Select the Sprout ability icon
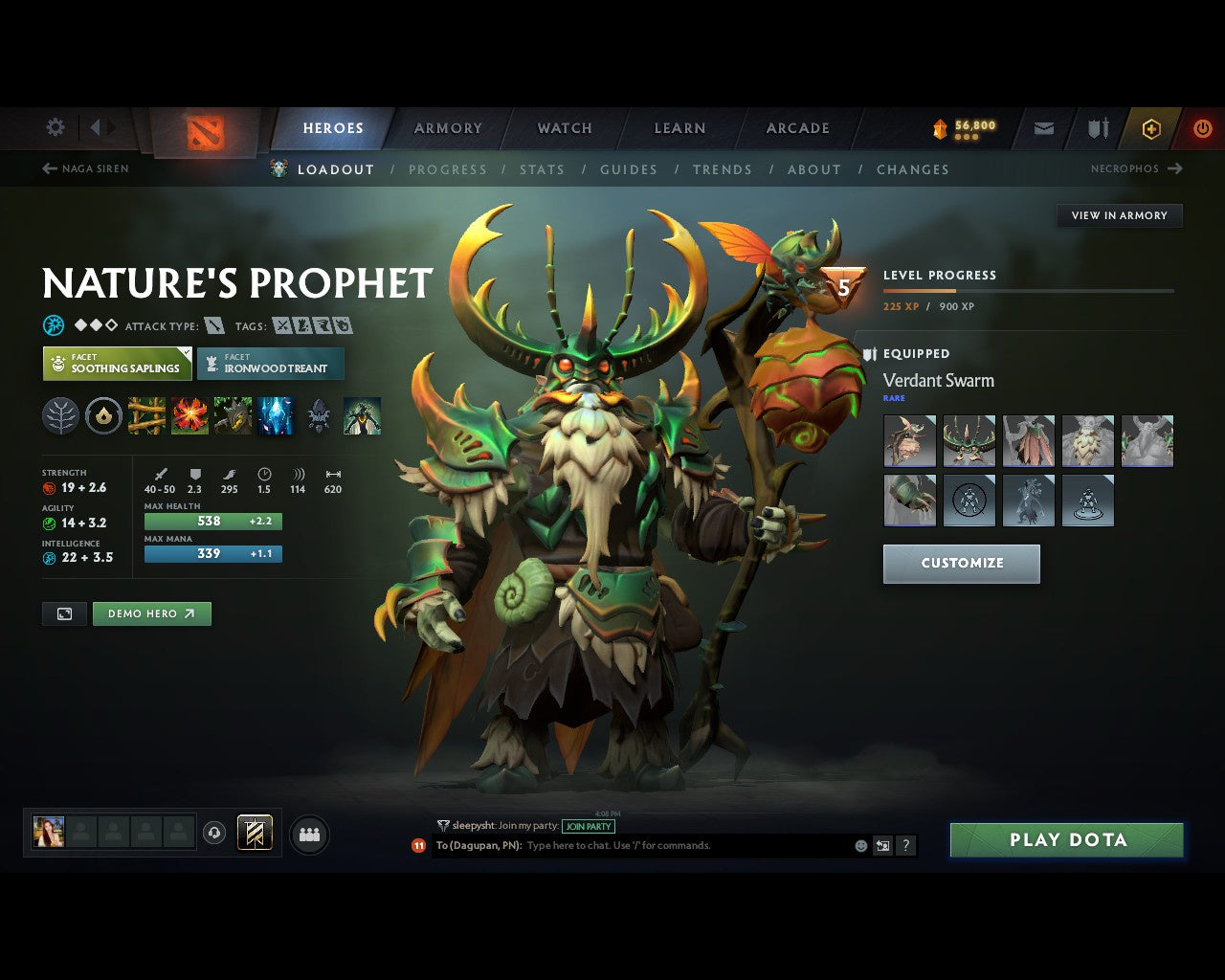 [x=145, y=415]
